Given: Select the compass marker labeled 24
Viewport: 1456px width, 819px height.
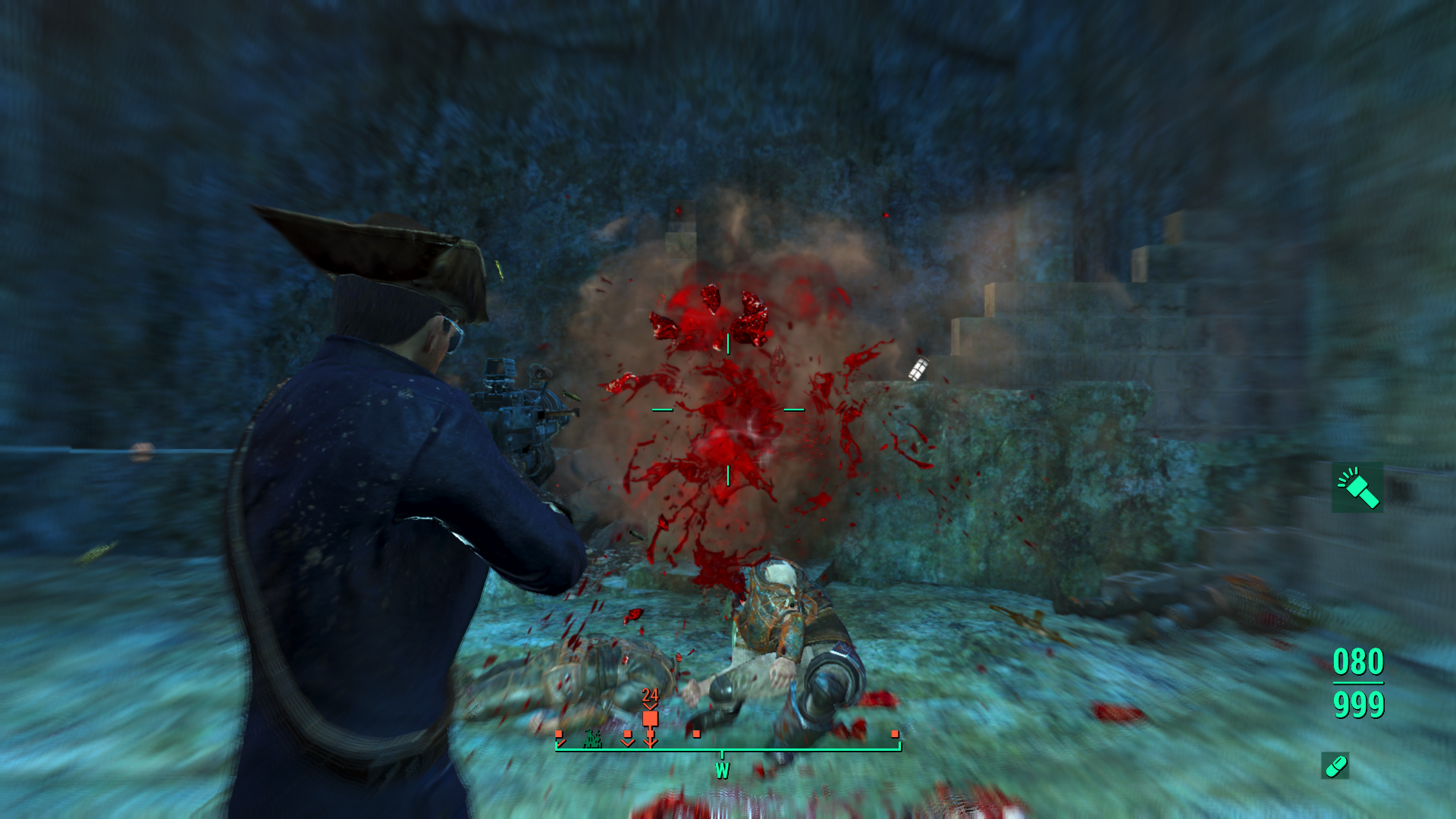Looking at the screenshot, I should click(x=650, y=717).
